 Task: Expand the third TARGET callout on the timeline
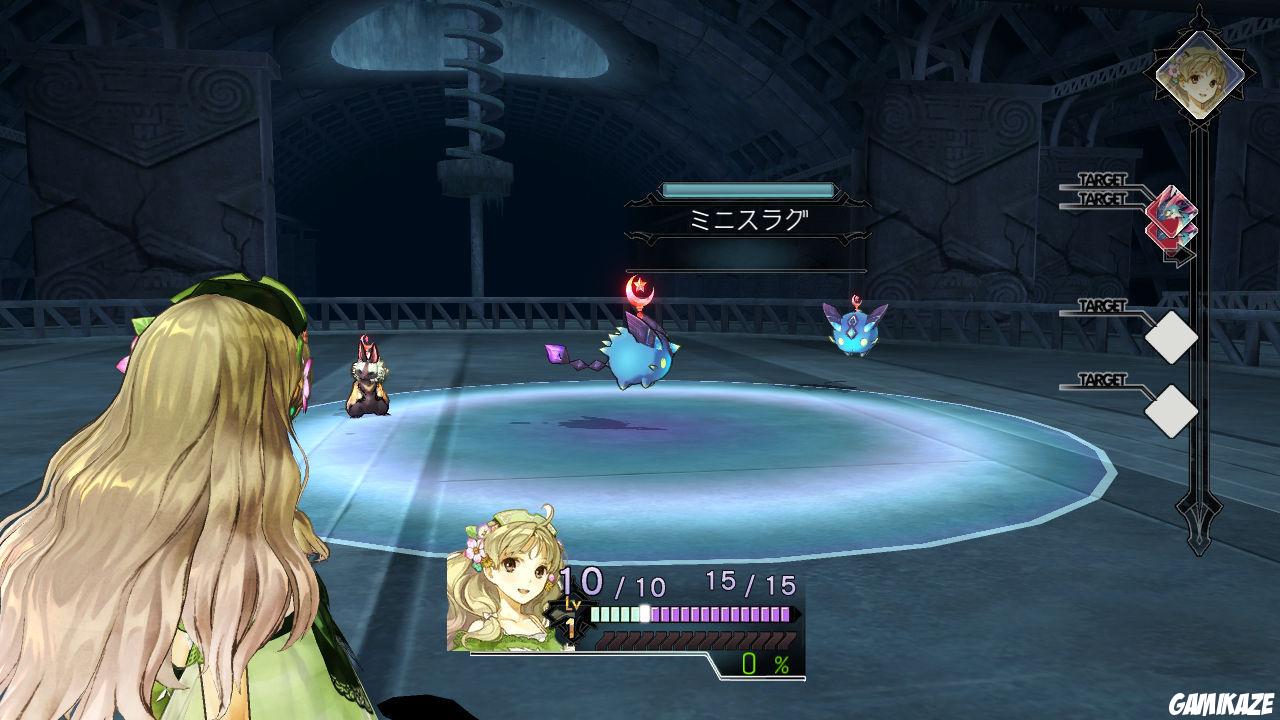pyautogui.click(x=1102, y=305)
